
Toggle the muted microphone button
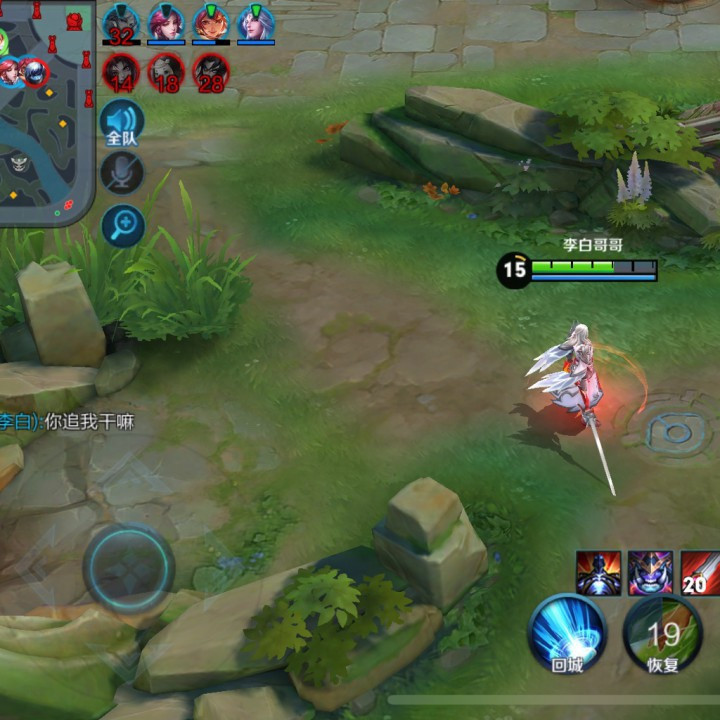[x=122, y=174]
